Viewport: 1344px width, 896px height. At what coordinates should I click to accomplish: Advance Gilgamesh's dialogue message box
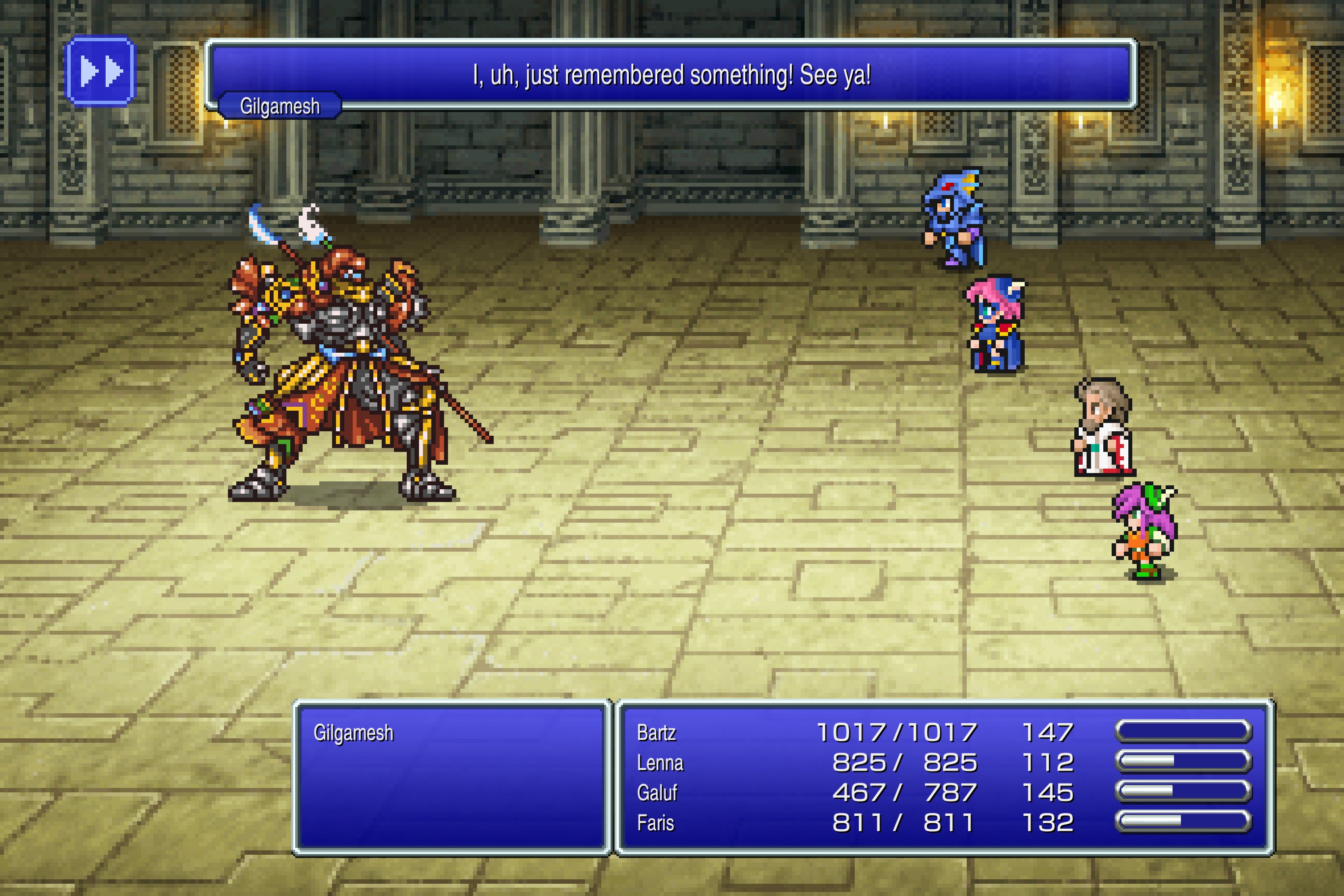(x=671, y=74)
